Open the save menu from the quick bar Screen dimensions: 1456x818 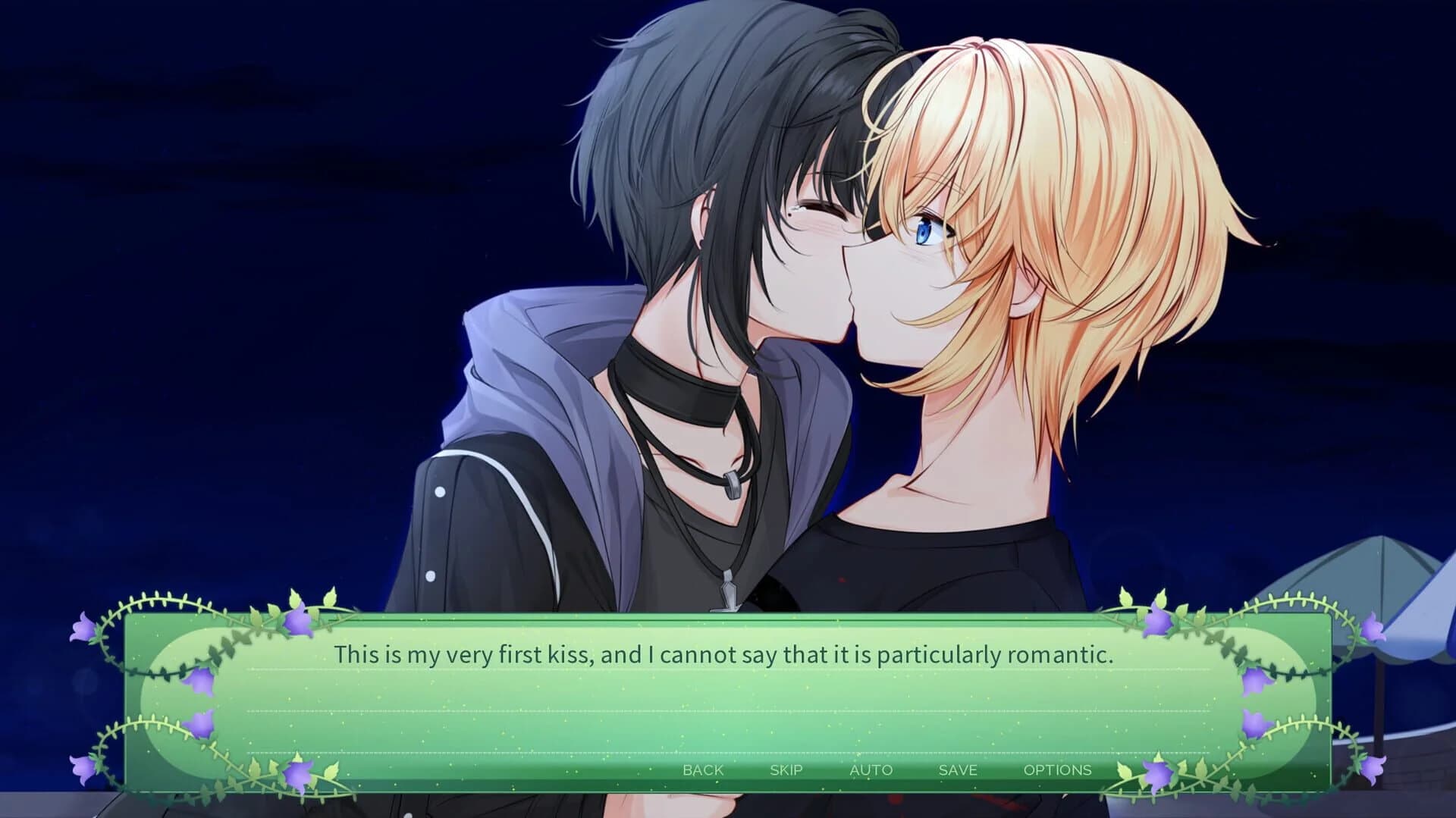[957, 769]
